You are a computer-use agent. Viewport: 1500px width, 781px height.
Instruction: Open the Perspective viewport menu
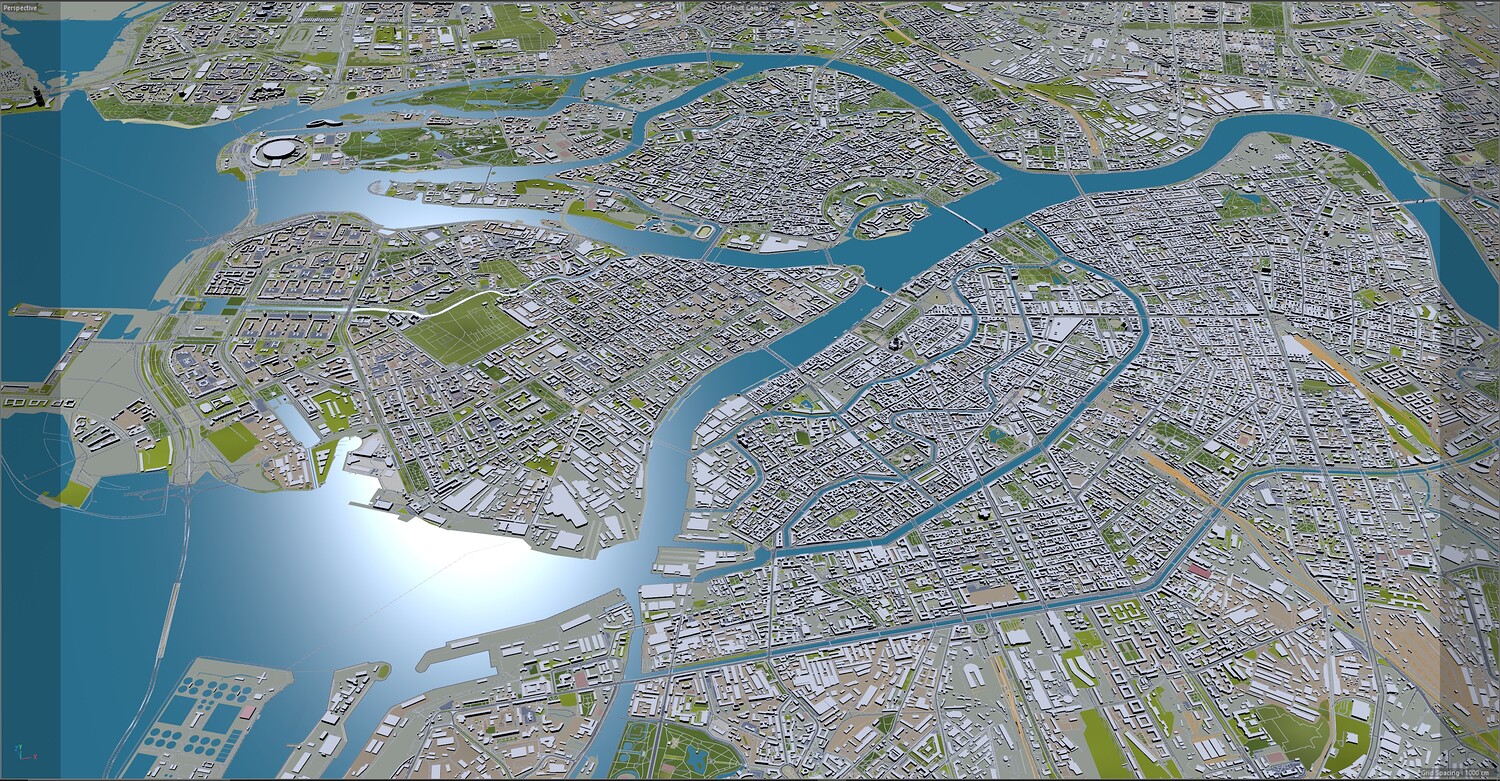pos(20,7)
